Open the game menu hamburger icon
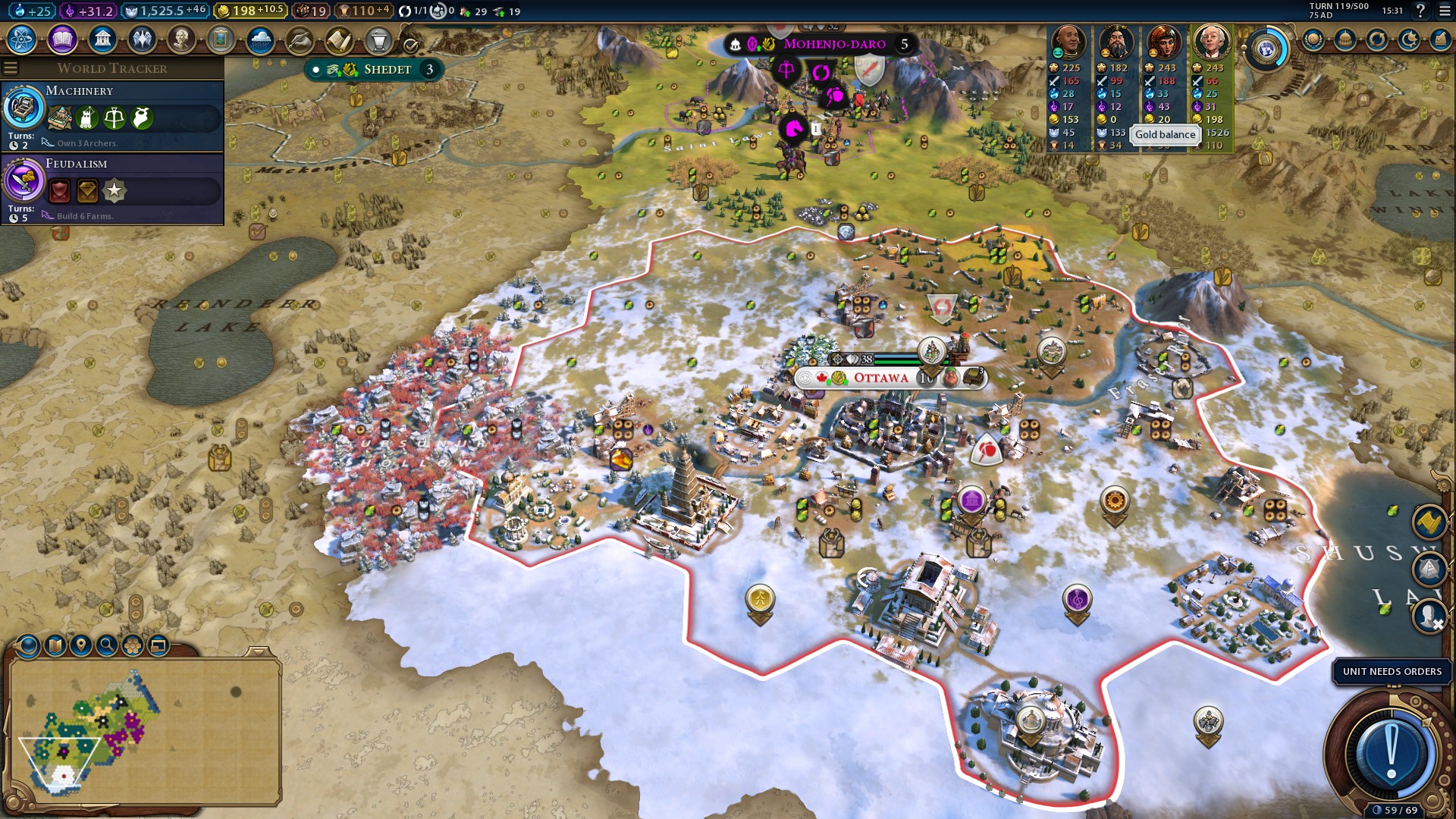 [x=1445, y=11]
